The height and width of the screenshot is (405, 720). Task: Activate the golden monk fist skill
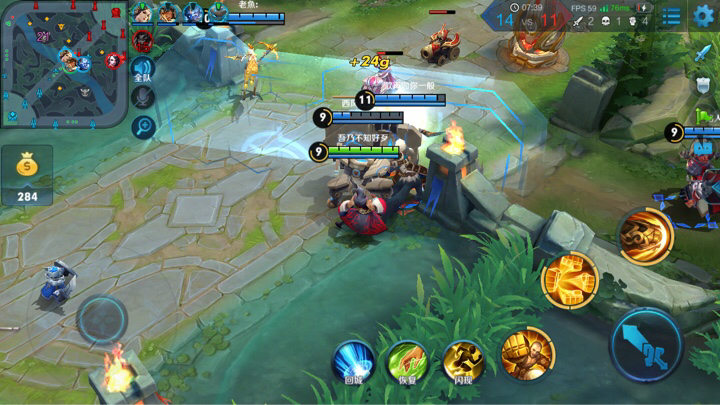526,353
